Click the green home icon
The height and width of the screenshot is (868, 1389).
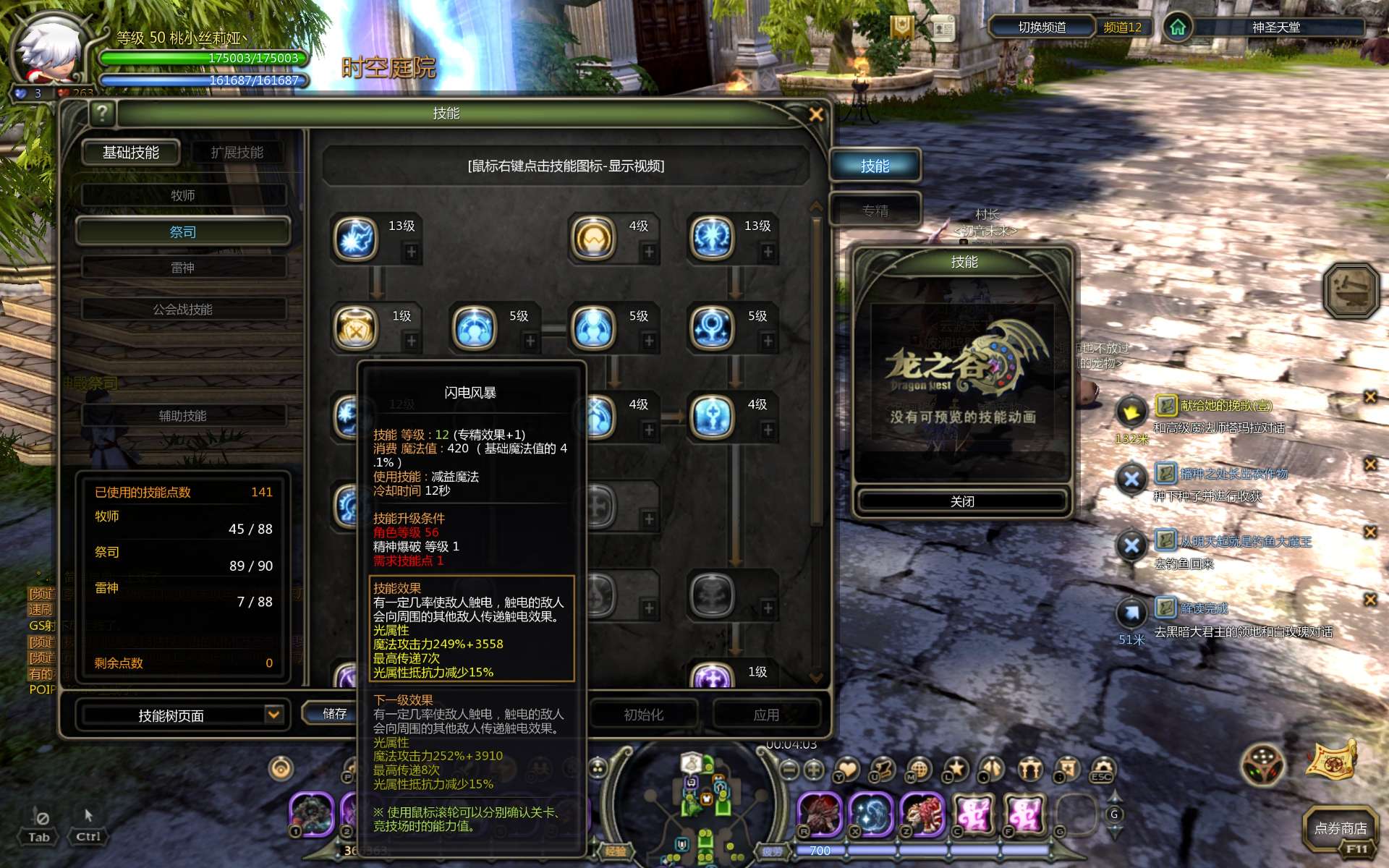(1178, 27)
